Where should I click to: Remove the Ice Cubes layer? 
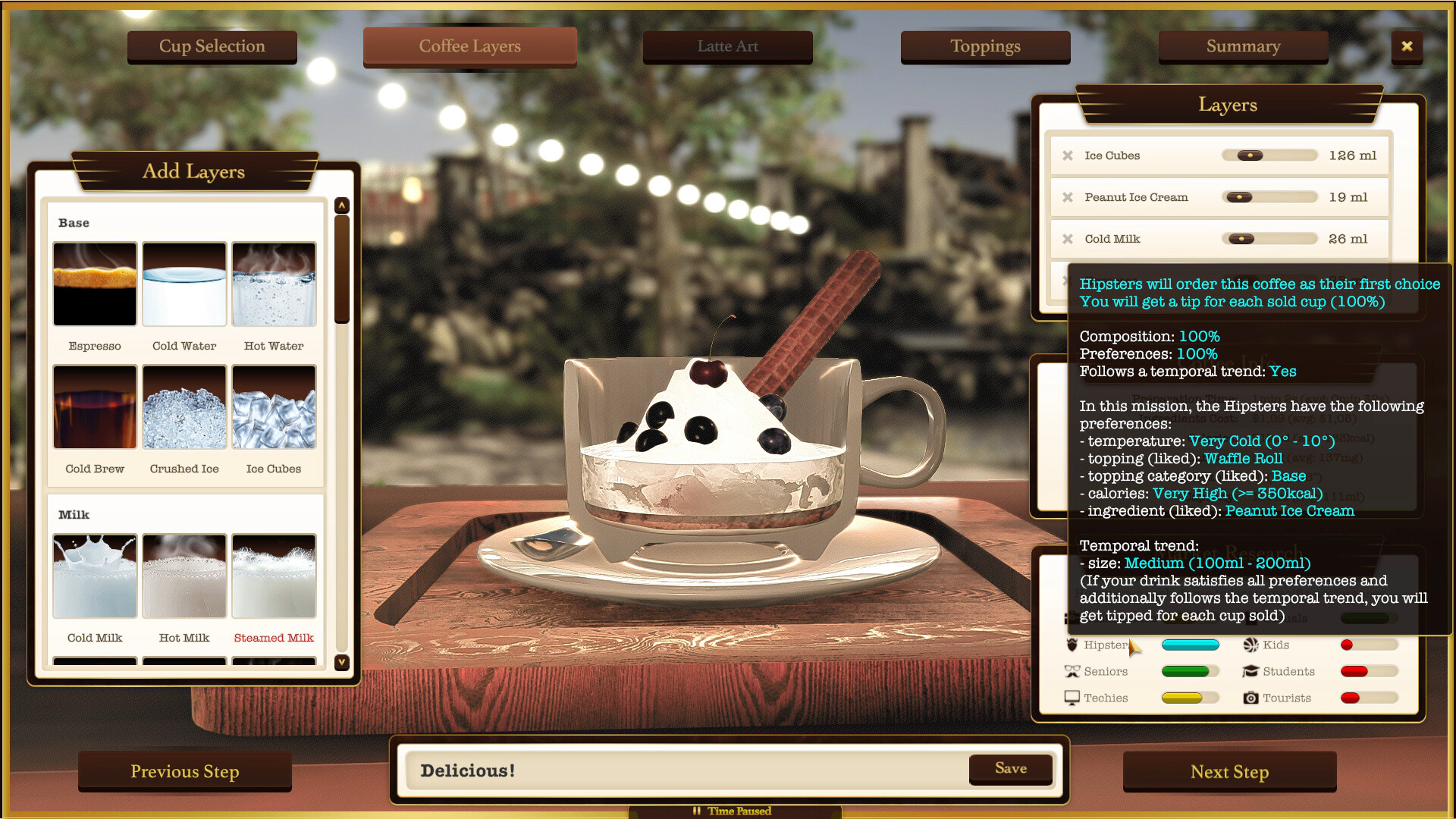[1069, 155]
